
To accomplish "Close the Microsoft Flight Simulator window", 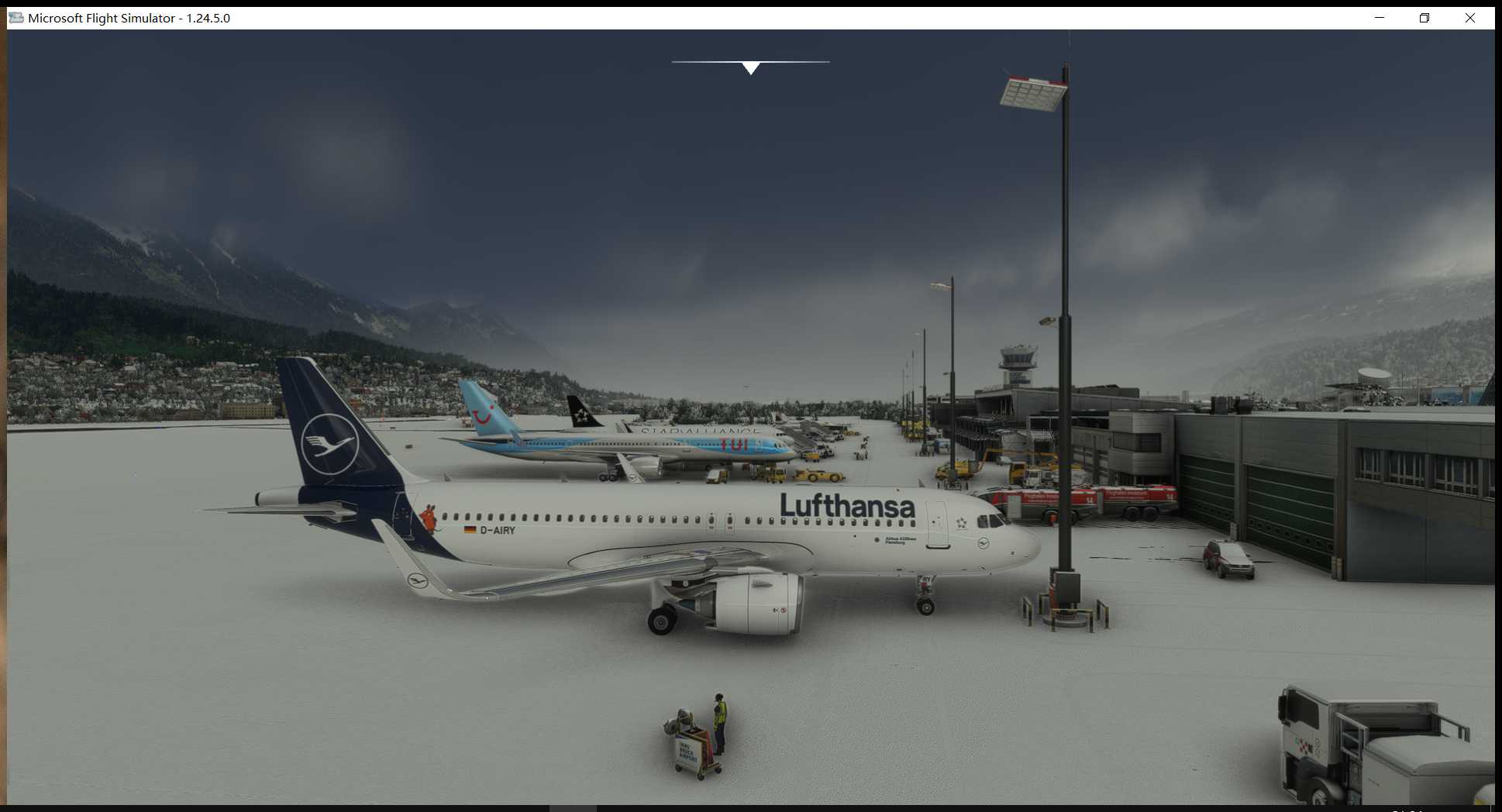I will [x=1469, y=18].
